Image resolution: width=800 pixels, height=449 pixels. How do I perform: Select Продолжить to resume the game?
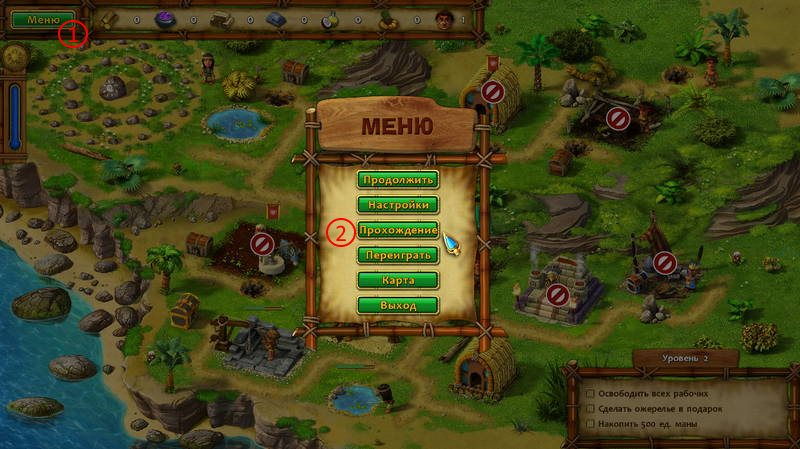[x=397, y=180]
